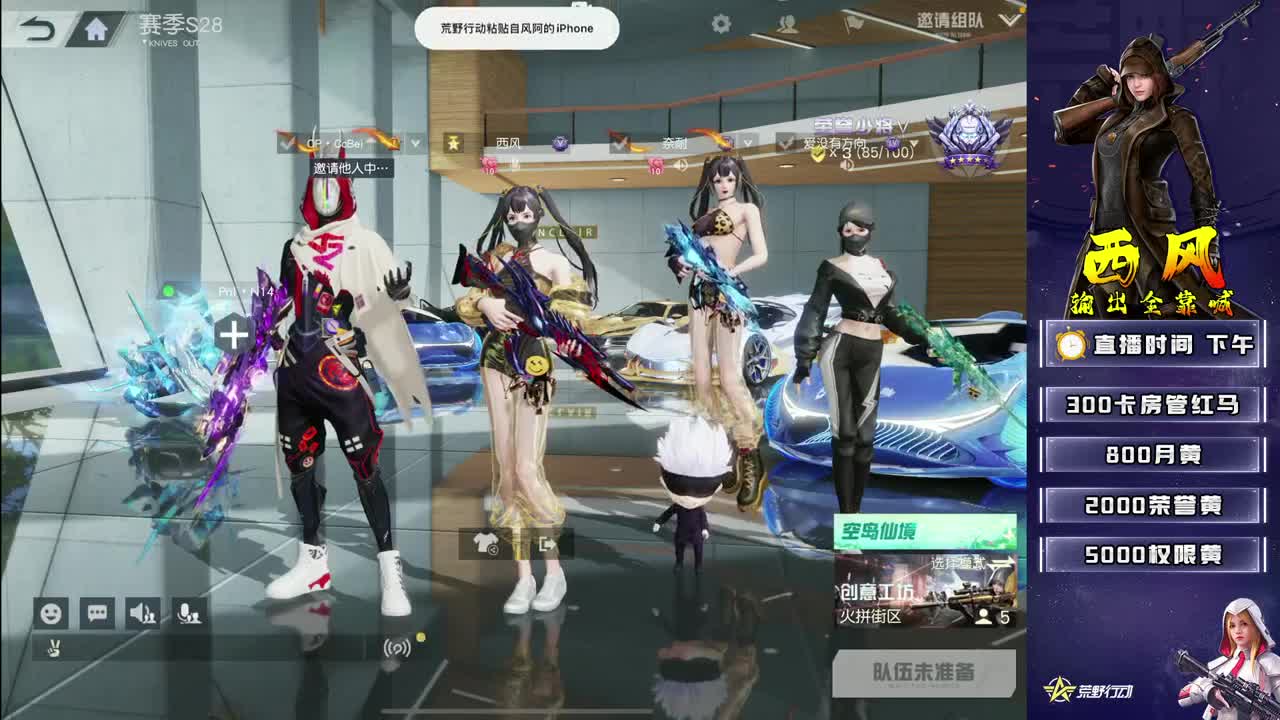Image resolution: width=1280 pixels, height=720 pixels.
Task: Click the emoji smiley icon bottom left
Action: (x=52, y=611)
